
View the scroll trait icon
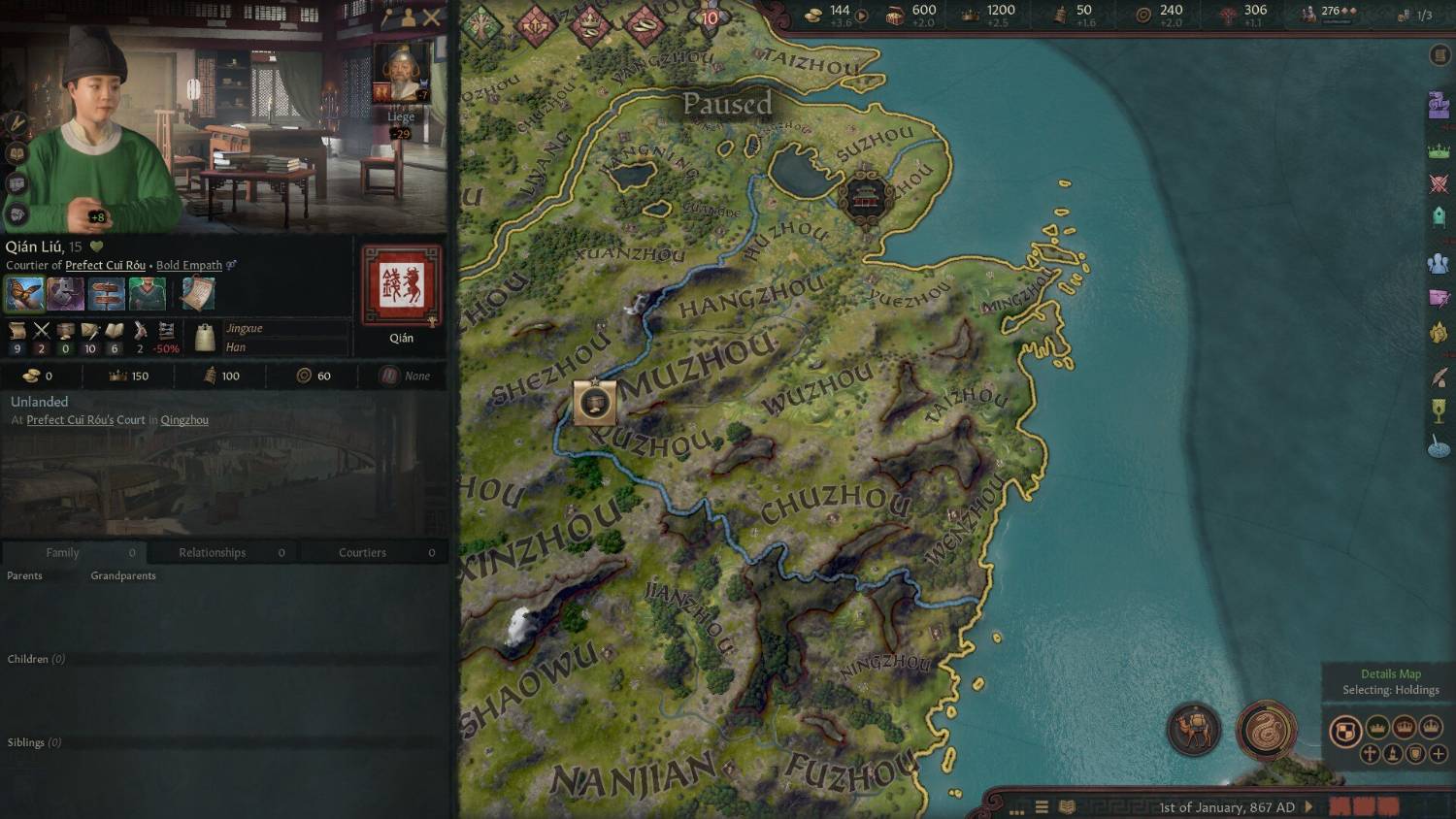pos(198,293)
